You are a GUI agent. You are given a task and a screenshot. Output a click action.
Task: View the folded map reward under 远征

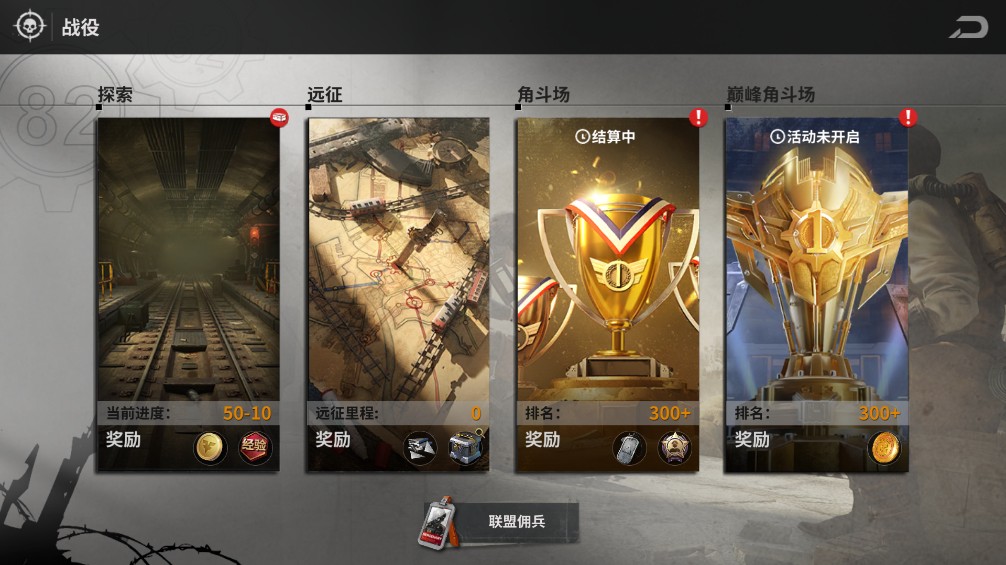click(420, 447)
